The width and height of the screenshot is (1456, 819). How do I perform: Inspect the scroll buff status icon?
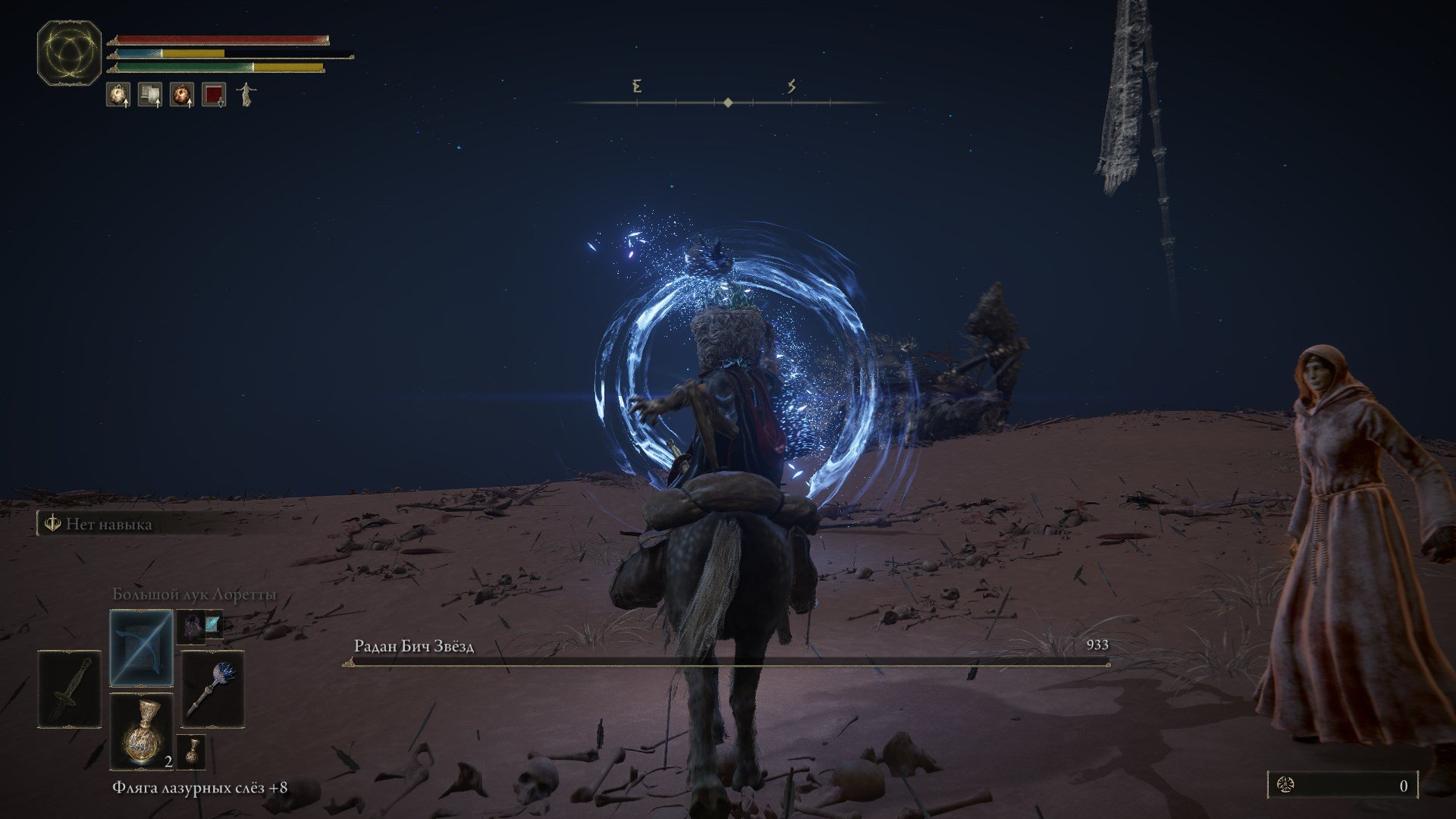150,95
